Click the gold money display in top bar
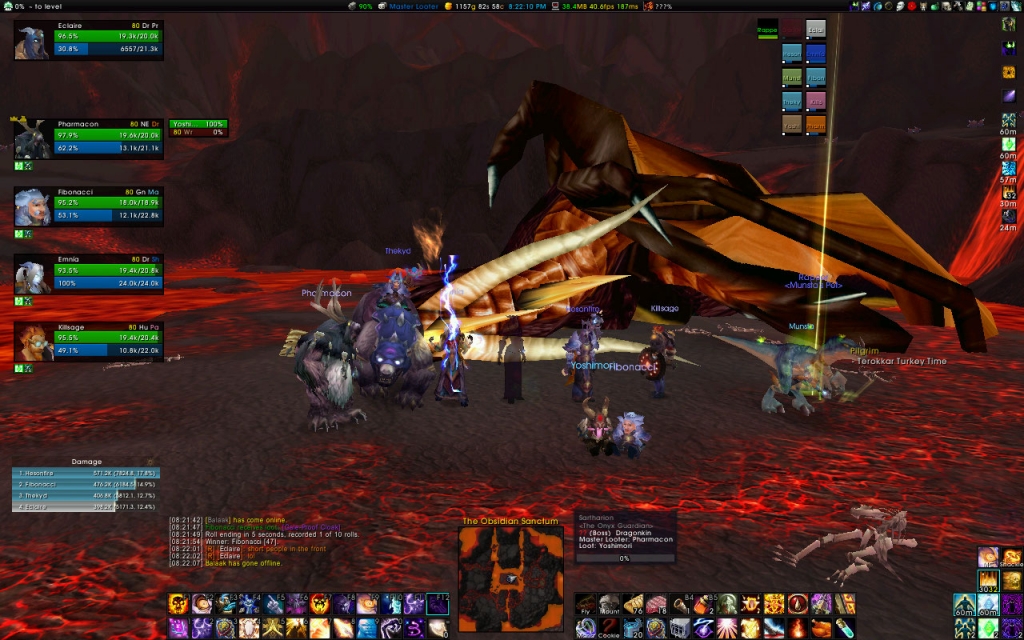This screenshot has width=1024, height=640. [474, 6]
